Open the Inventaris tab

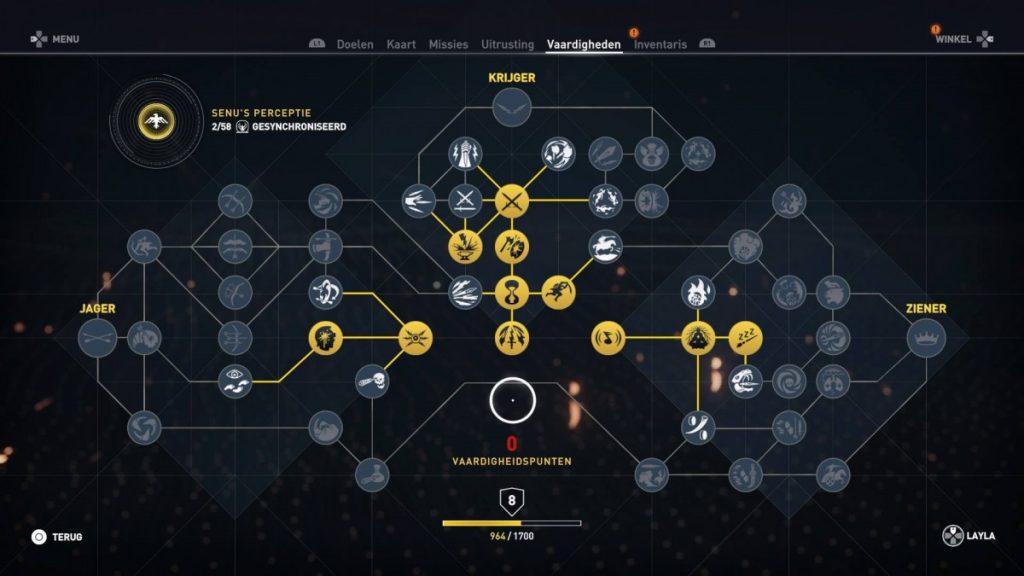(x=660, y=44)
